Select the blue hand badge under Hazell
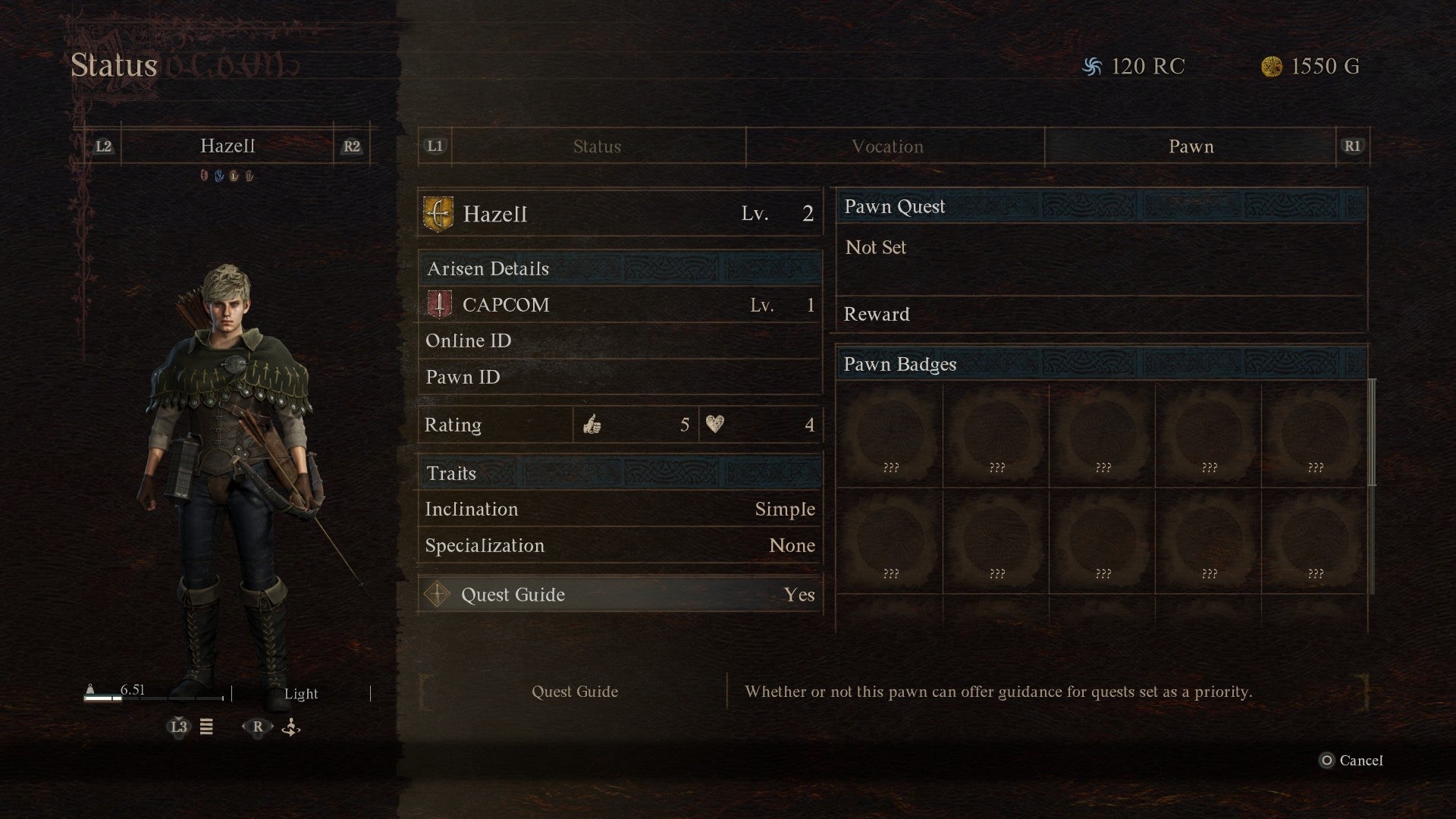The height and width of the screenshot is (819, 1456). 219,176
